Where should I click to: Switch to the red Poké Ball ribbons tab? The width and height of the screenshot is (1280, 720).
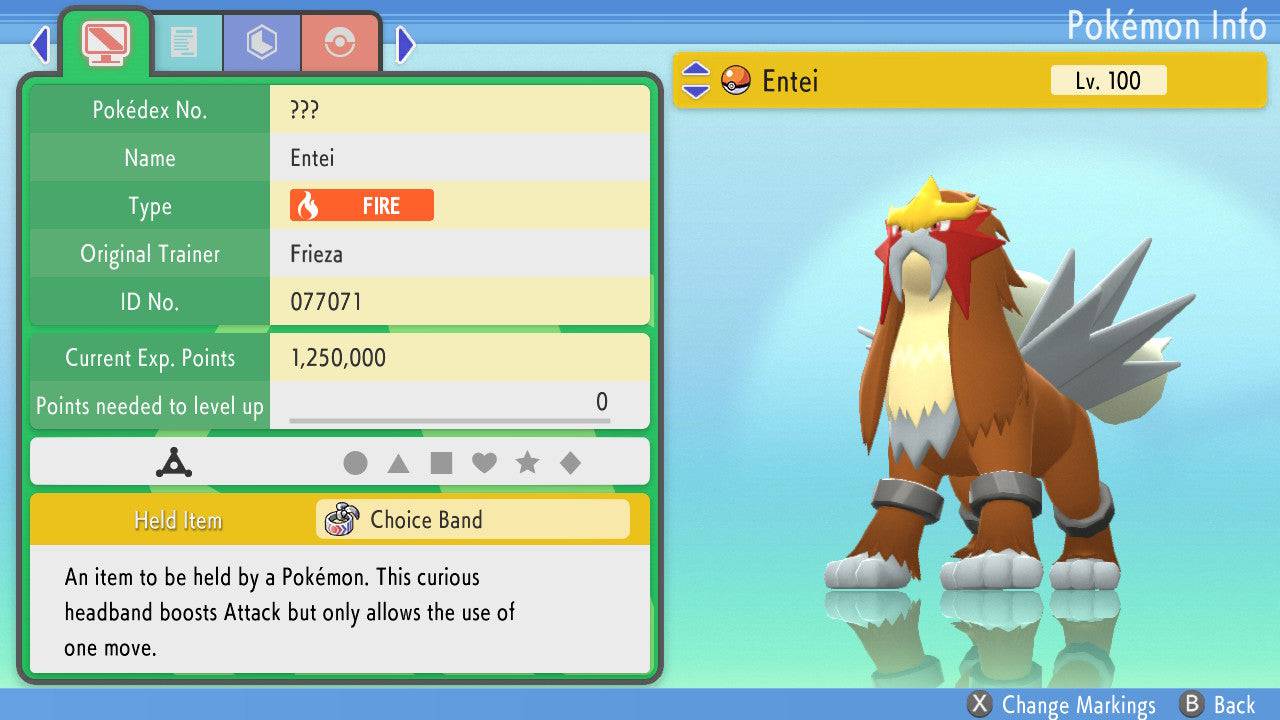click(x=340, y=42)
